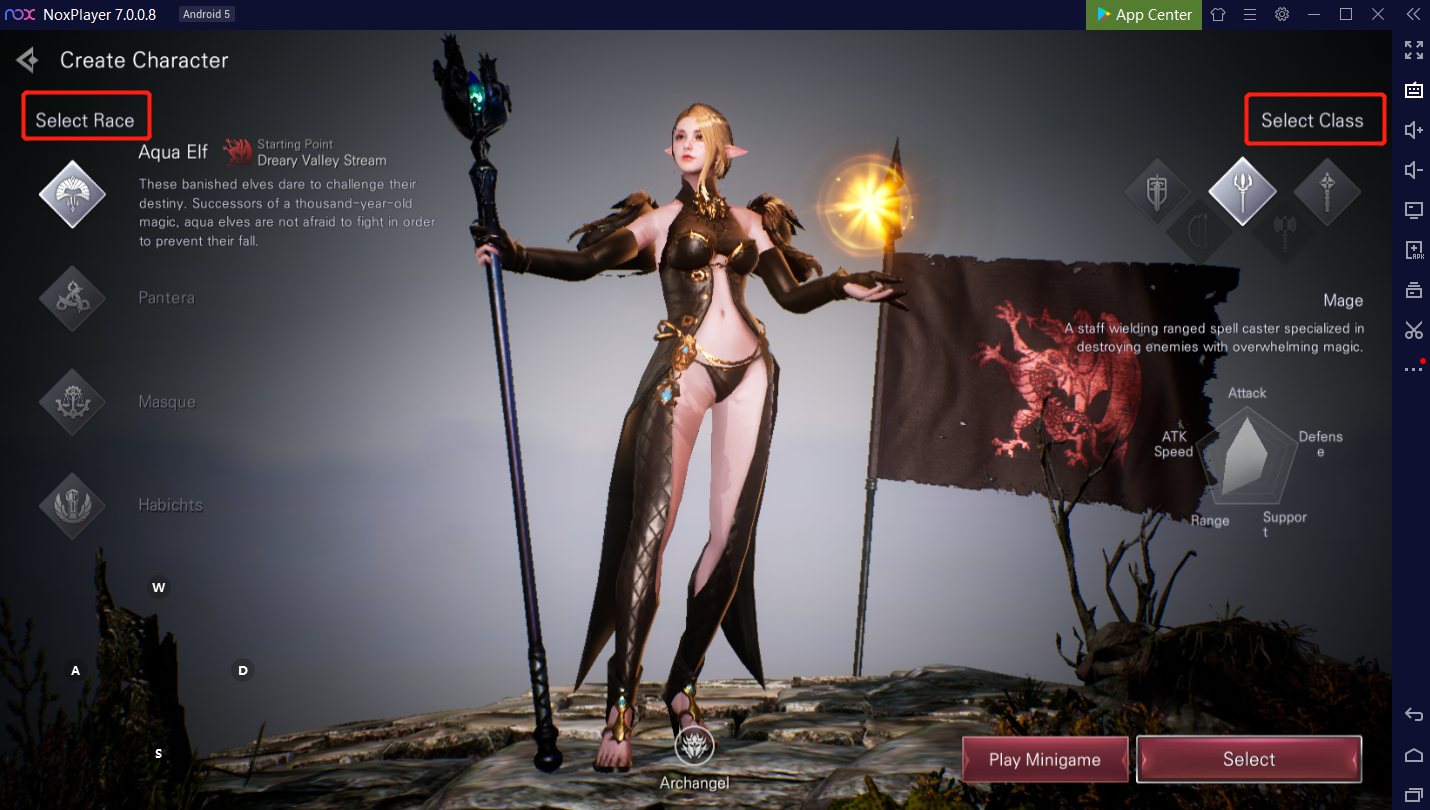
Task: Select the sword-and-shield class icon
Action: tap(1157, 191)
